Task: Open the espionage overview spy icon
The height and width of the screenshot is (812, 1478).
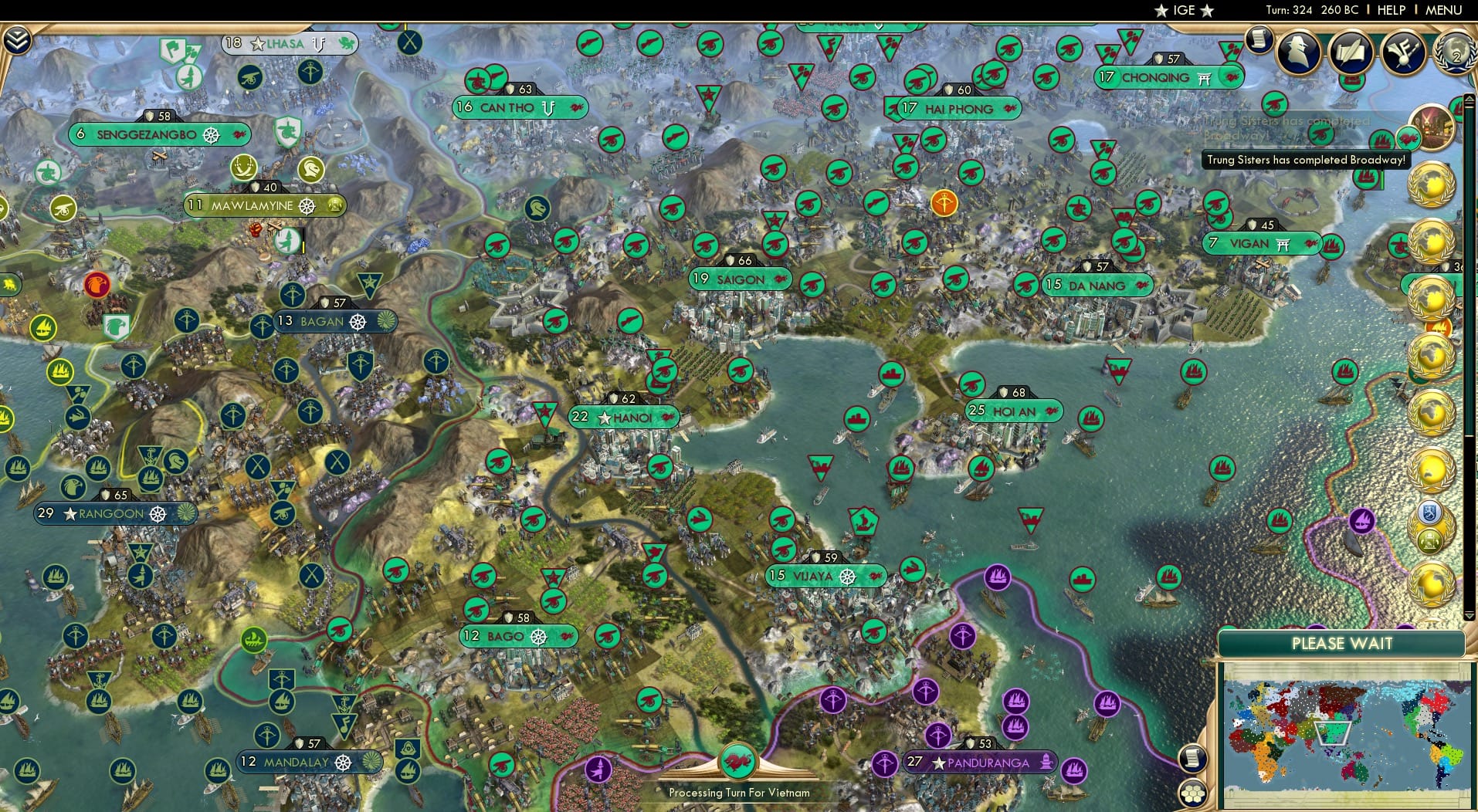Action: [x=1298, y=52]
